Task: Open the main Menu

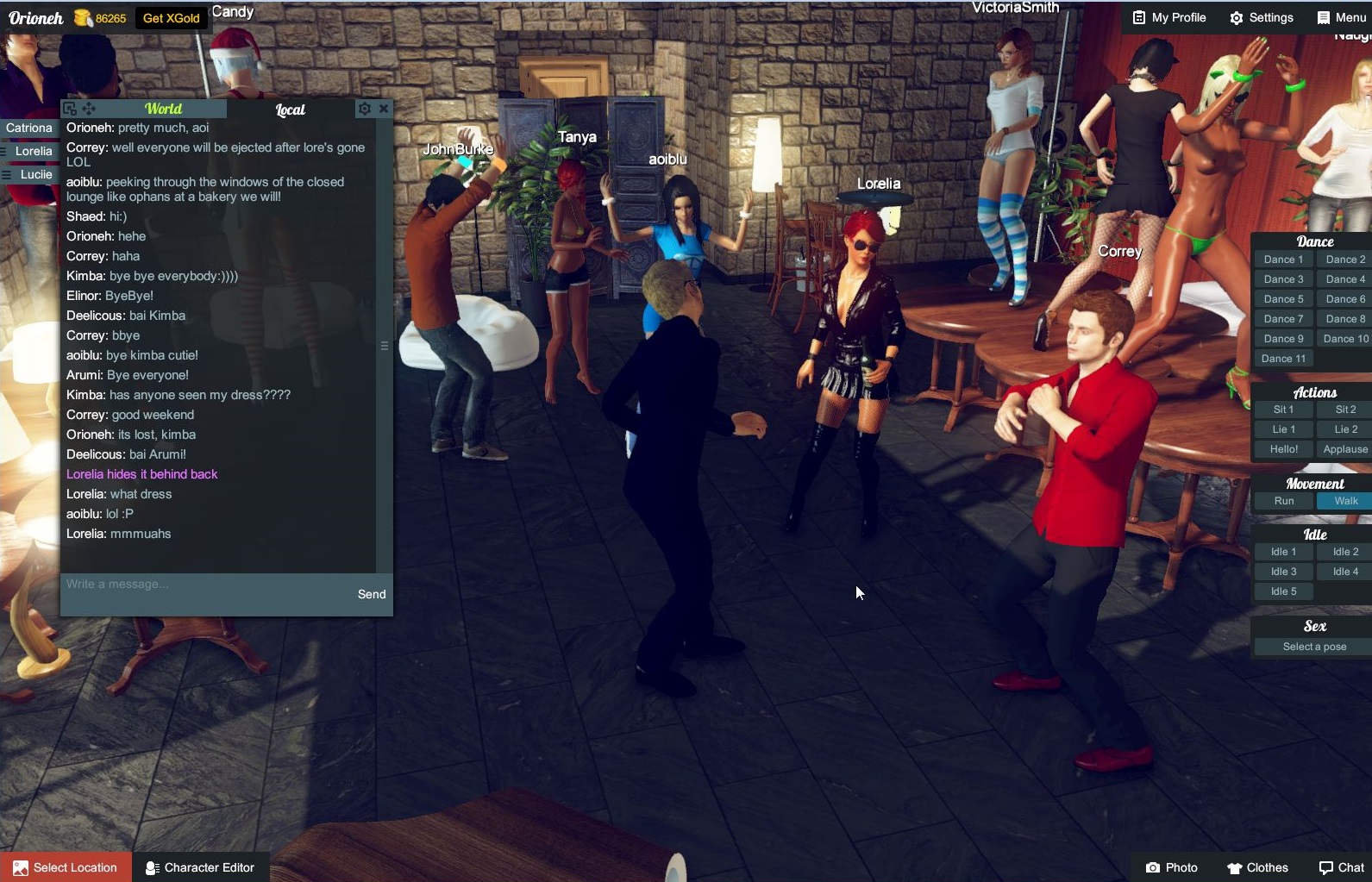Action: point(1341,17)
